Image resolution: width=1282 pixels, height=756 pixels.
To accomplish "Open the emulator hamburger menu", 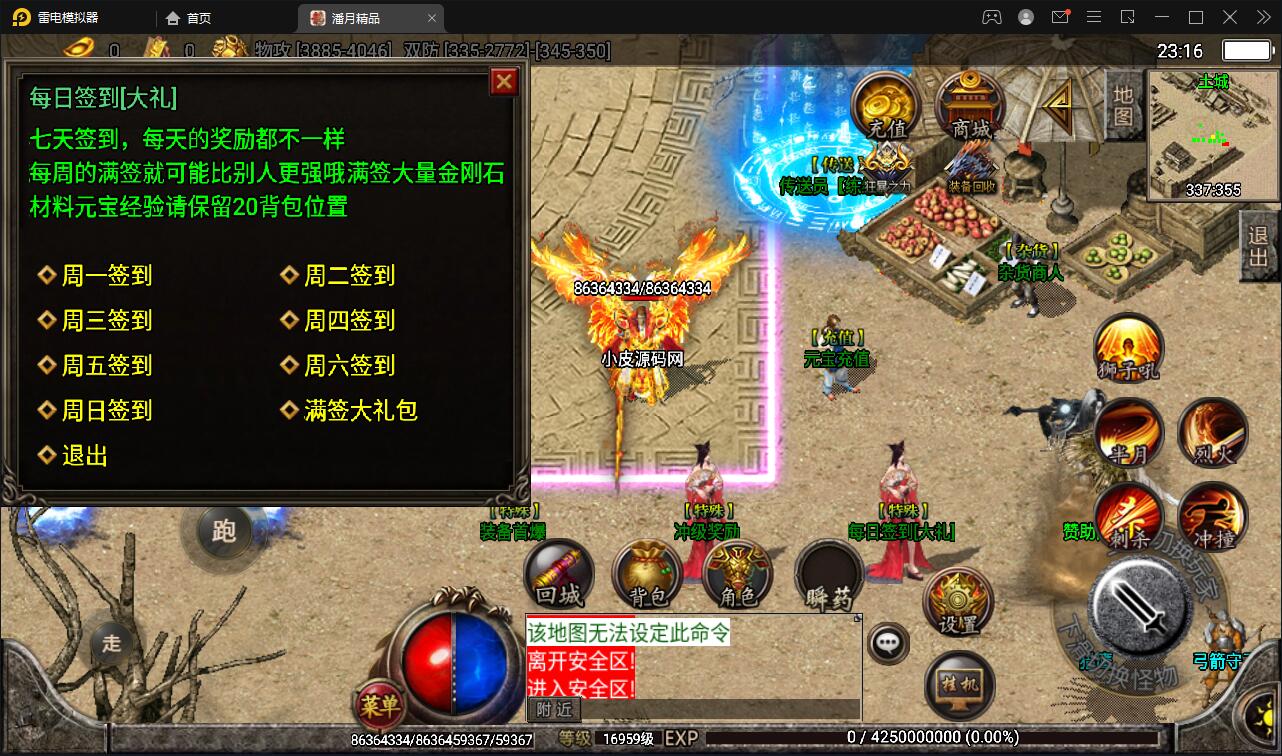I will click(1094, 17).
